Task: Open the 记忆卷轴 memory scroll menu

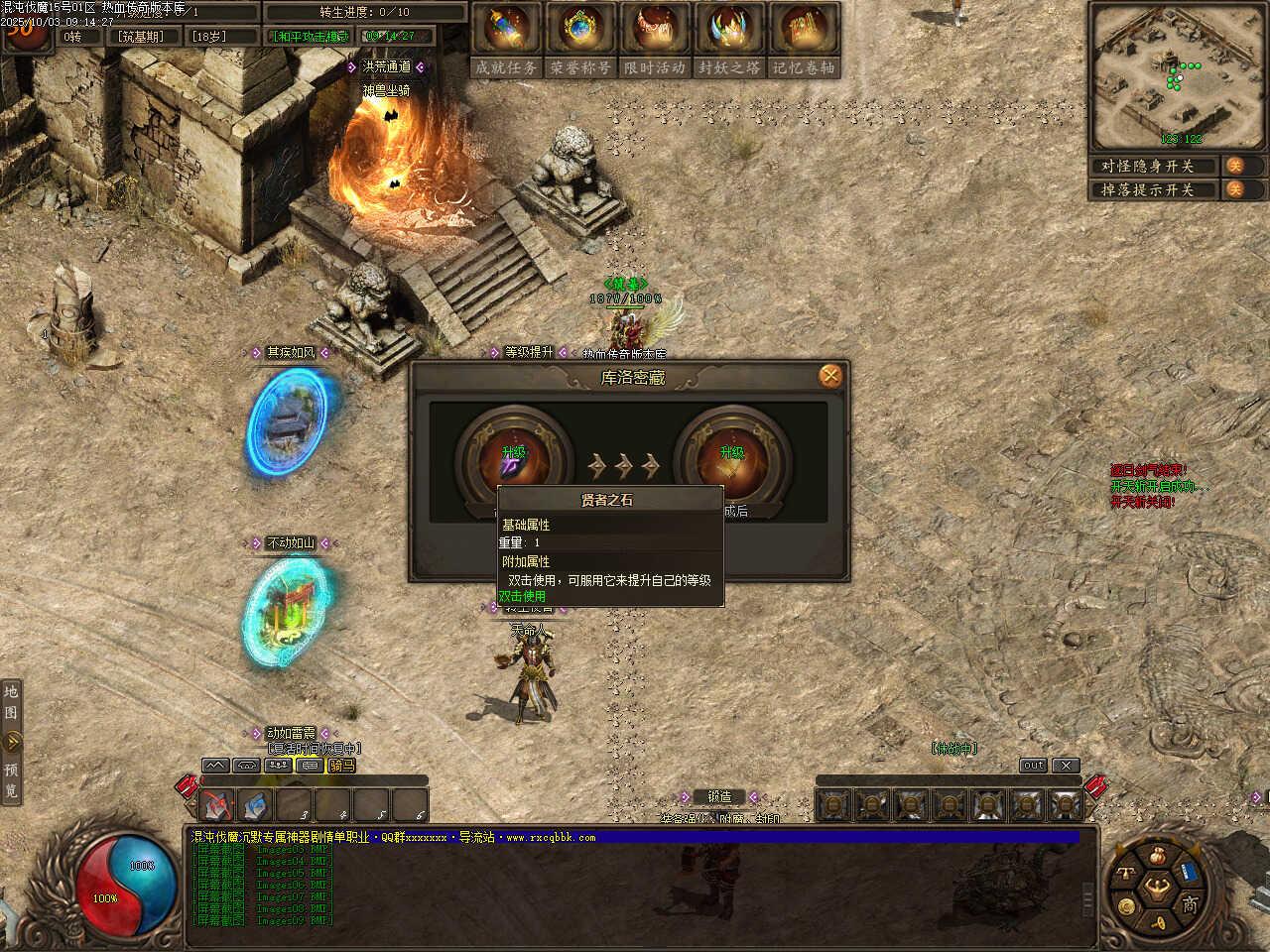Action: pos(804,40)
